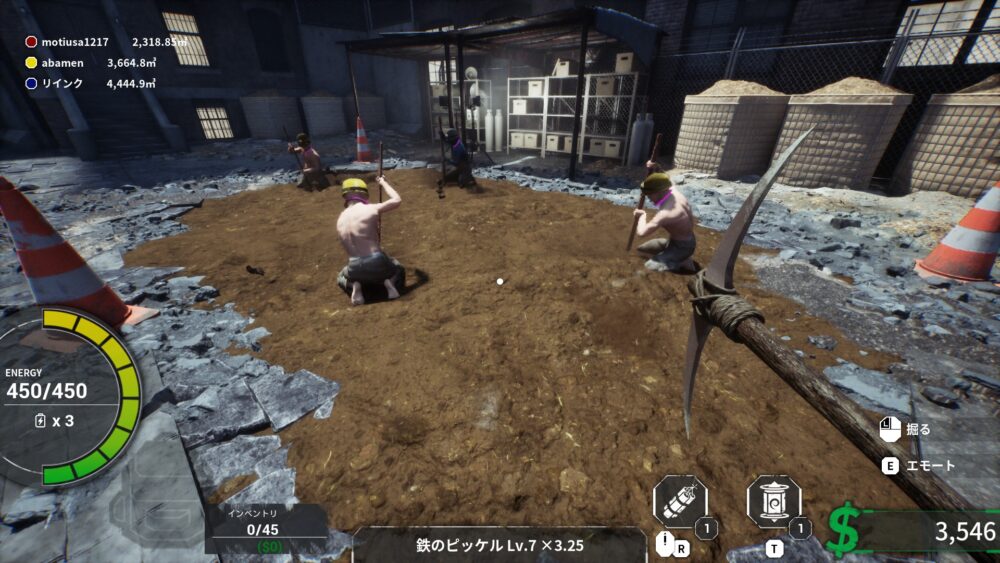1000x563 pixels.
Task: Select the dynamite item slot
Action: pos(680,503)
